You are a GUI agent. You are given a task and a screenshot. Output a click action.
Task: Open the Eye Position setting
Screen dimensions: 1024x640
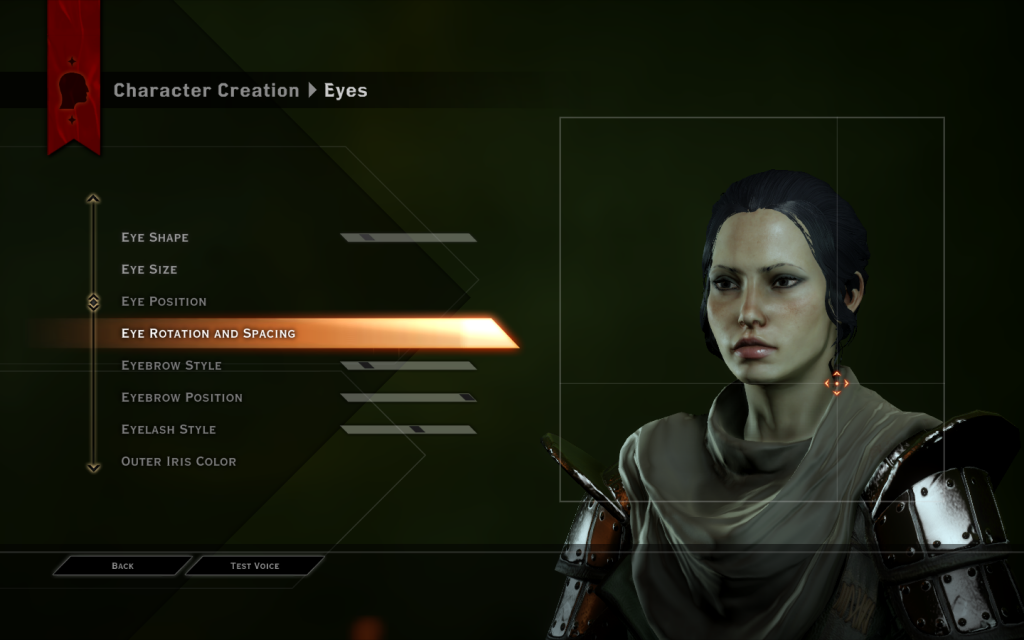(164, 302)
